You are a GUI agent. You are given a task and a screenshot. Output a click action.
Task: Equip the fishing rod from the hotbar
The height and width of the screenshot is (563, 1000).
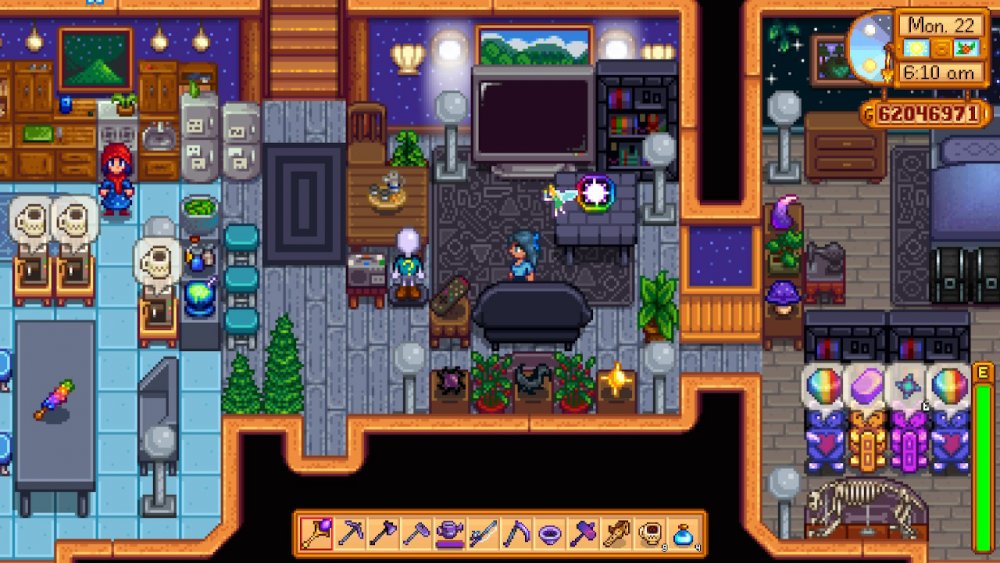pos(483,534)
